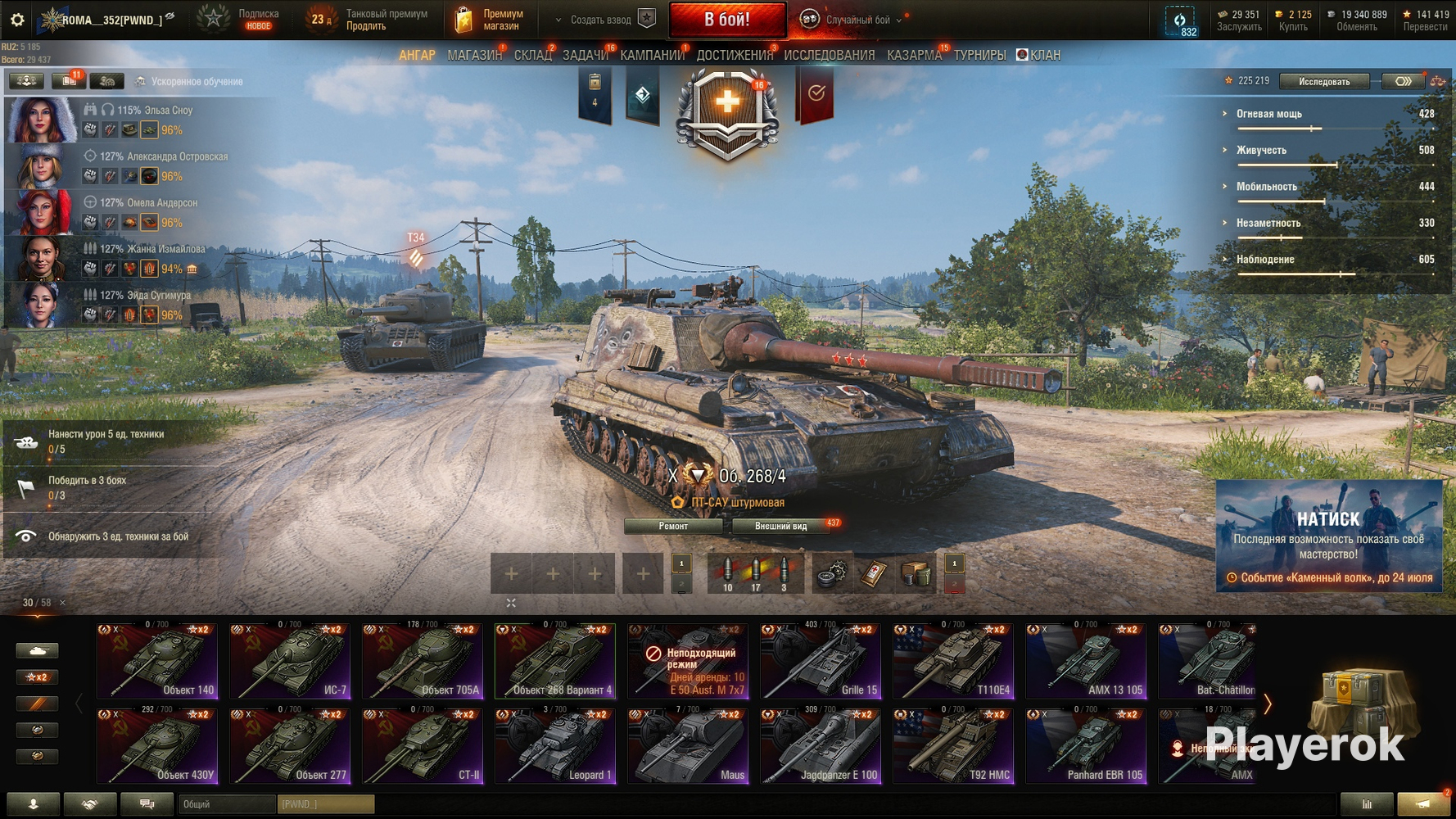1456x819 pixels.
Task: Open the Внешний вид customization
Action: click(x=780, y=526)
